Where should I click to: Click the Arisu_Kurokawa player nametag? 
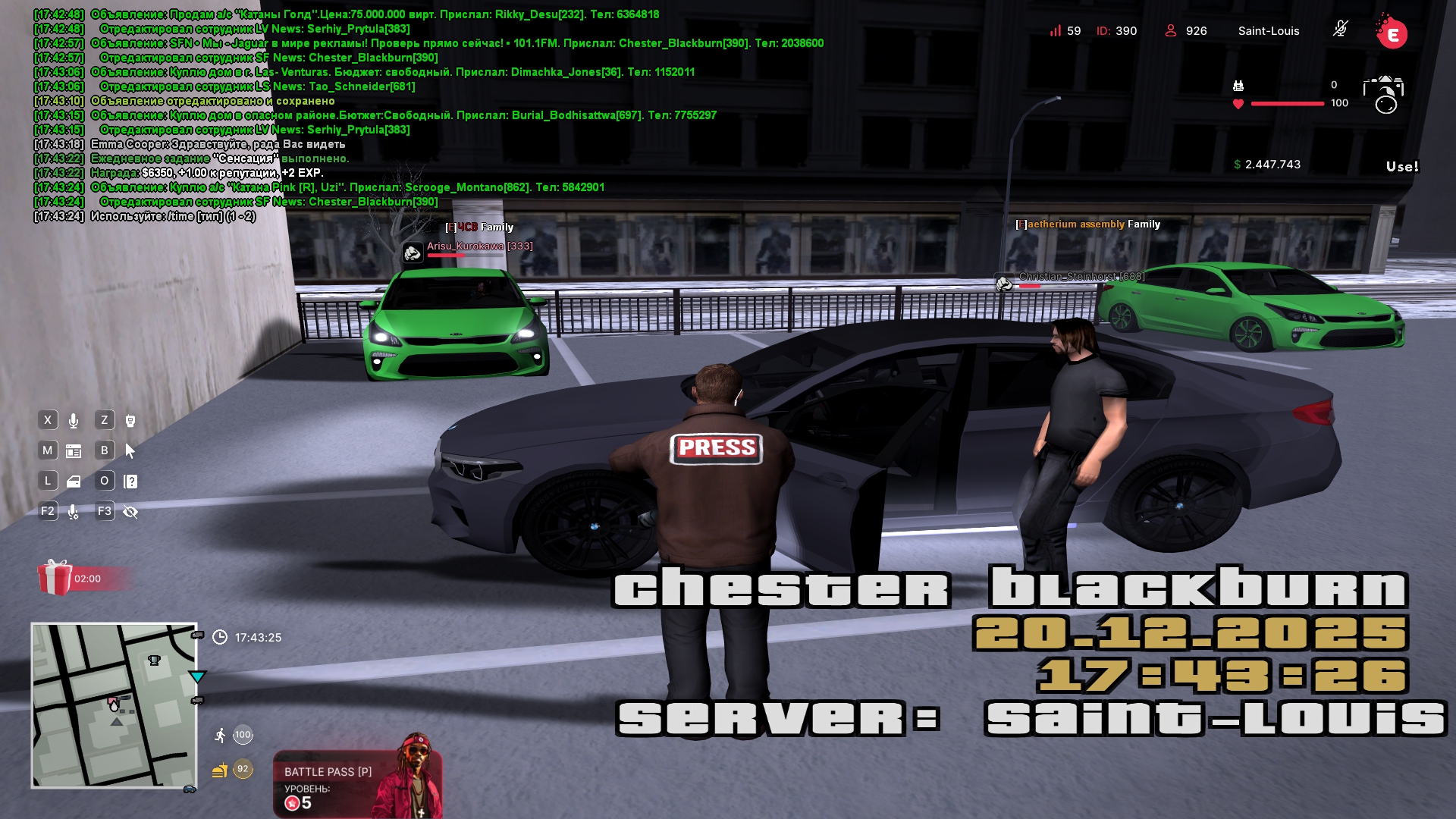tap(479, 246)
